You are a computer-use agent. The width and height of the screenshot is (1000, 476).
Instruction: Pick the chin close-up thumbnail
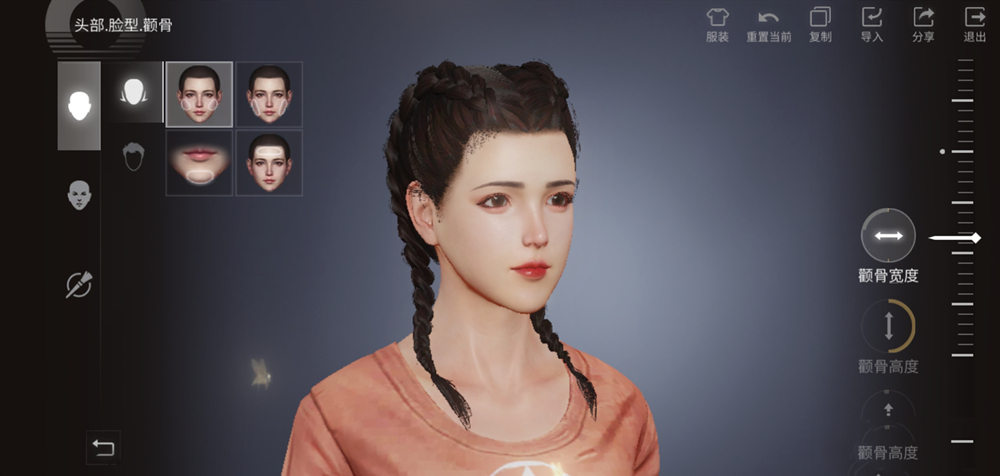tap(199, 163)
